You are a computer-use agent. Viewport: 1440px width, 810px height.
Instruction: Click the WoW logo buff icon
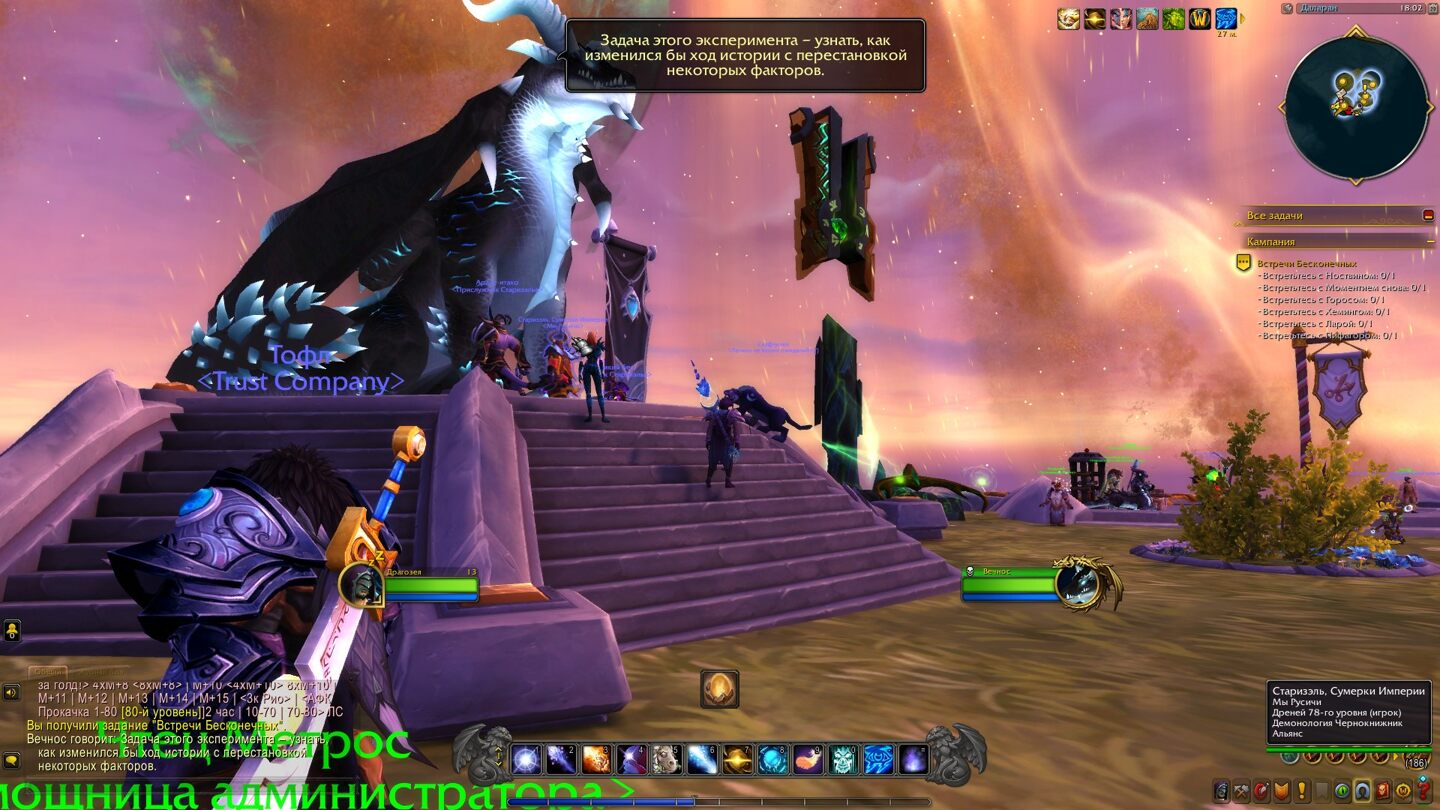1199,18
